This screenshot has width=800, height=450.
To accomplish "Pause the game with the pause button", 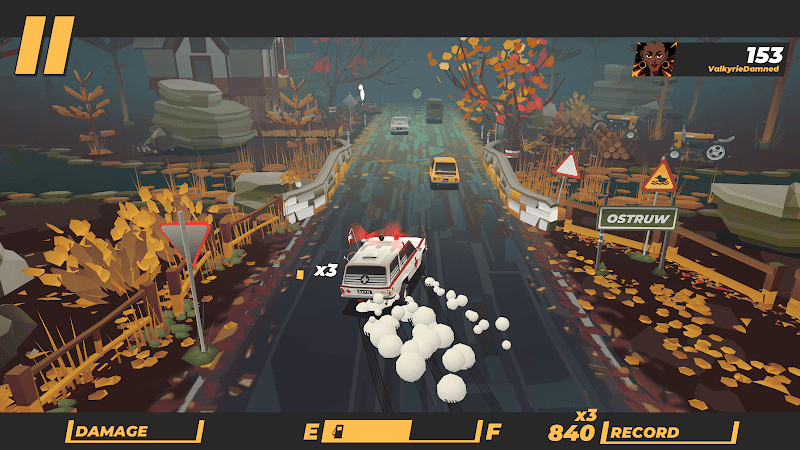I will click(45, 45).
